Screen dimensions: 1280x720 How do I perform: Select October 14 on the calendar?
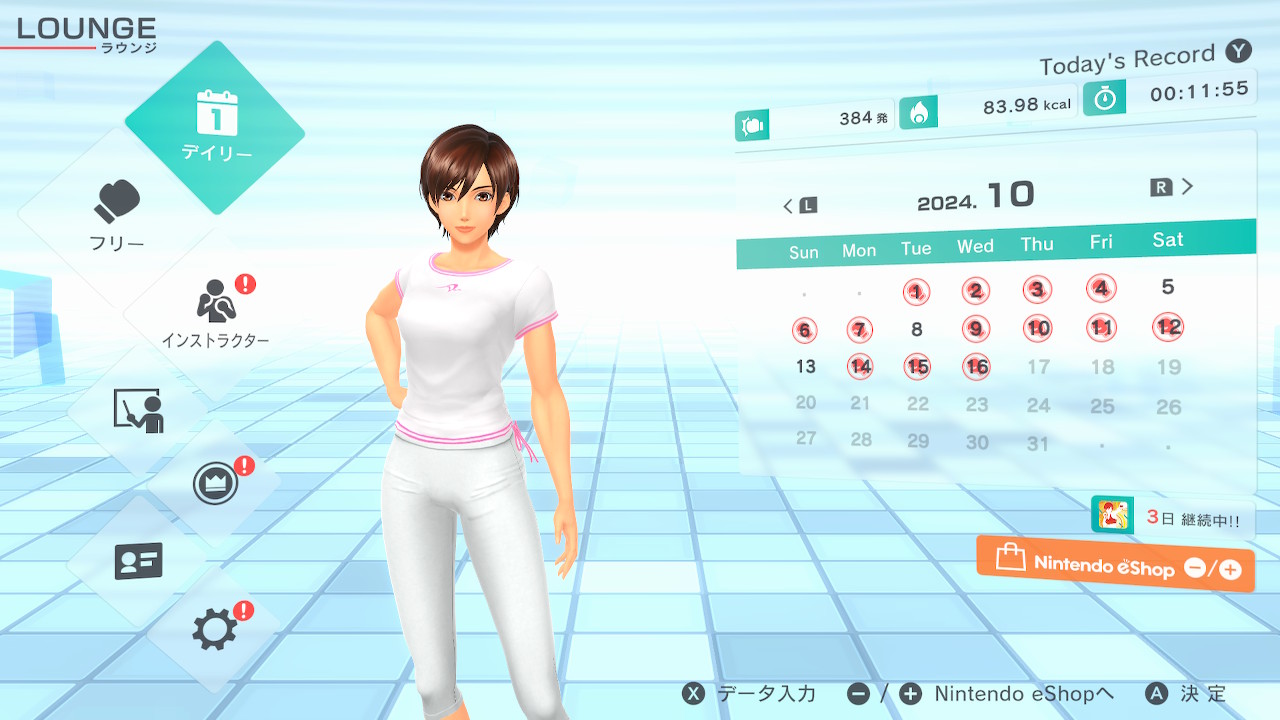point(860,366)
